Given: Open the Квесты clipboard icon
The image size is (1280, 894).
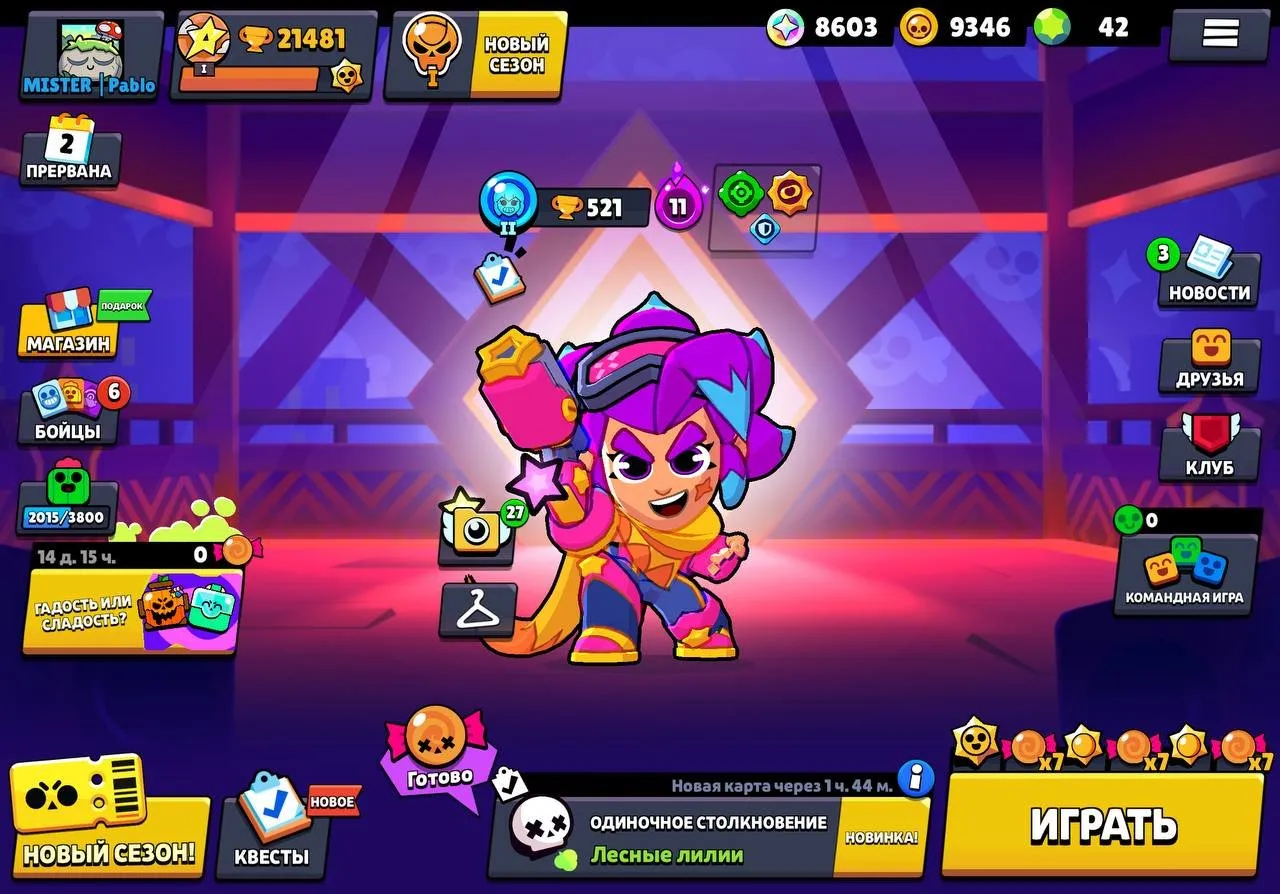Looking at the screenshot, I should point(270,833).
